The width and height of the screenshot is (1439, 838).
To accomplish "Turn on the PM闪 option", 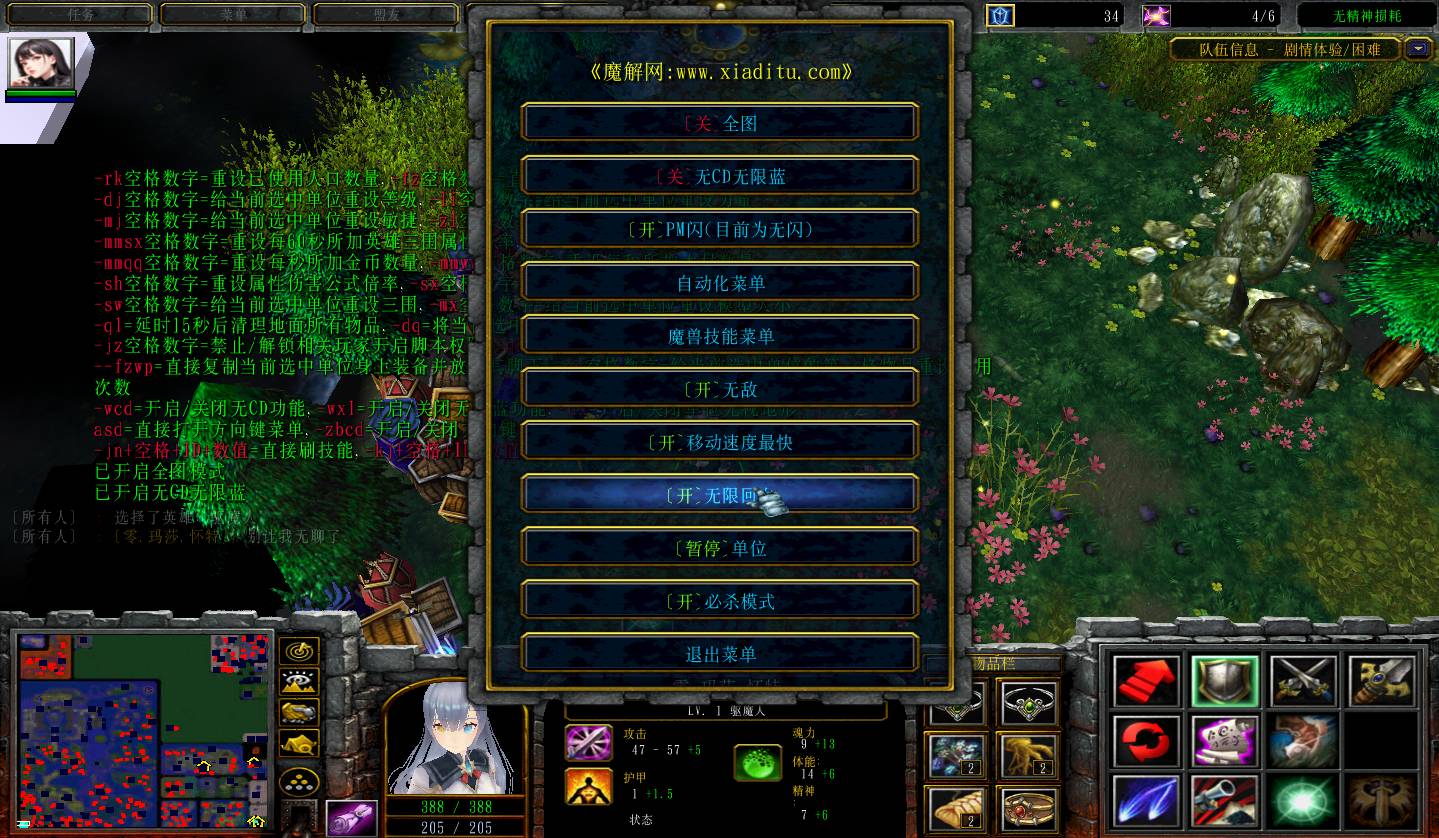I will click(x=720, y=229).
